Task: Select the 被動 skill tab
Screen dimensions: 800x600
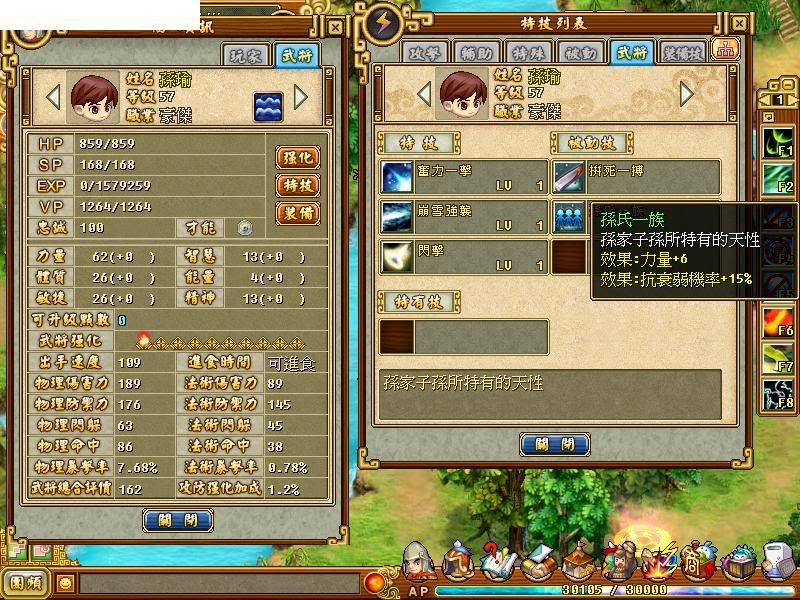Action: pos(578,52)
